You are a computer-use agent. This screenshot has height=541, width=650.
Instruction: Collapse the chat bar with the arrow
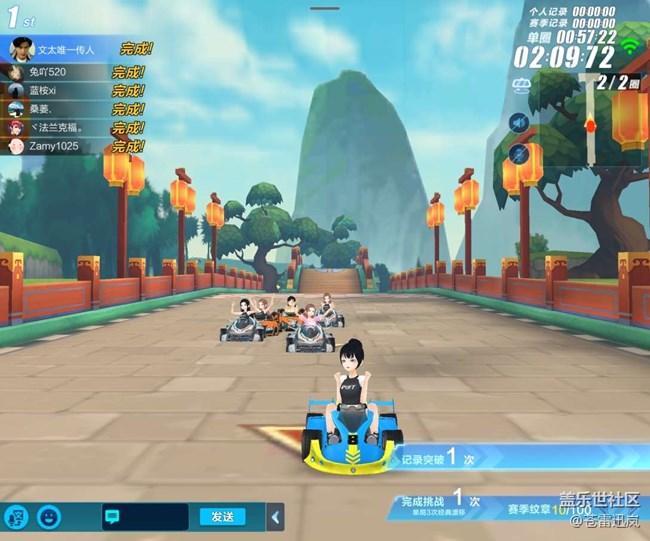click(x=277, y=517)
